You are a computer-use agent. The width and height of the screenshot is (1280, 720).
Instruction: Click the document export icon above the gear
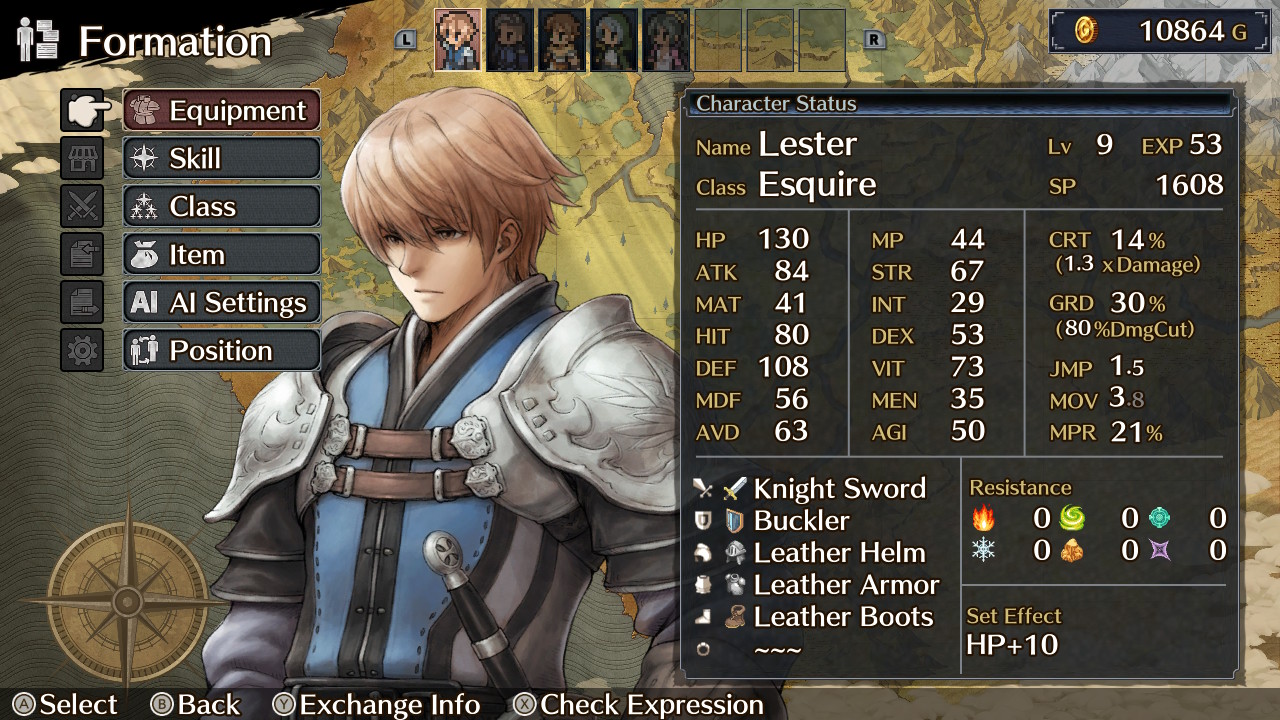82,301
